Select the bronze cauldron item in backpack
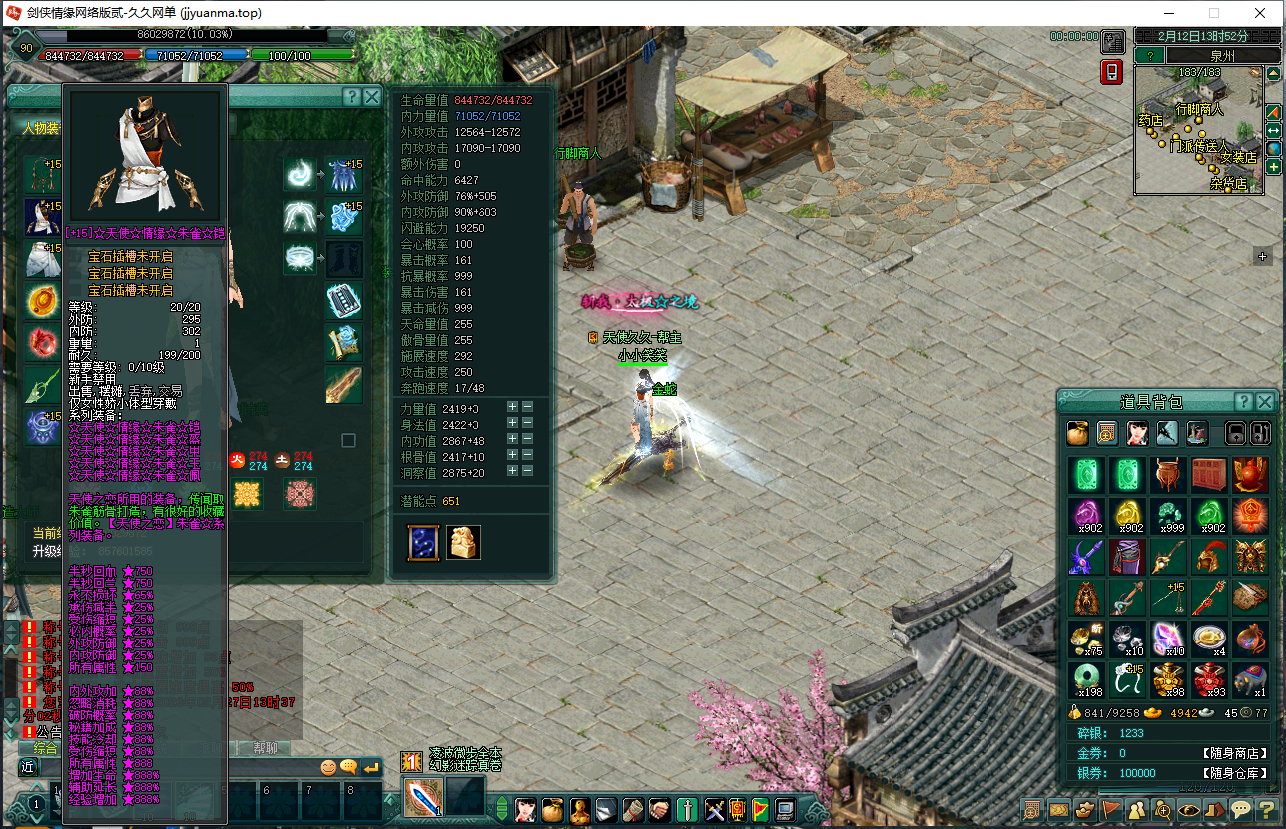 point(1167,475)
